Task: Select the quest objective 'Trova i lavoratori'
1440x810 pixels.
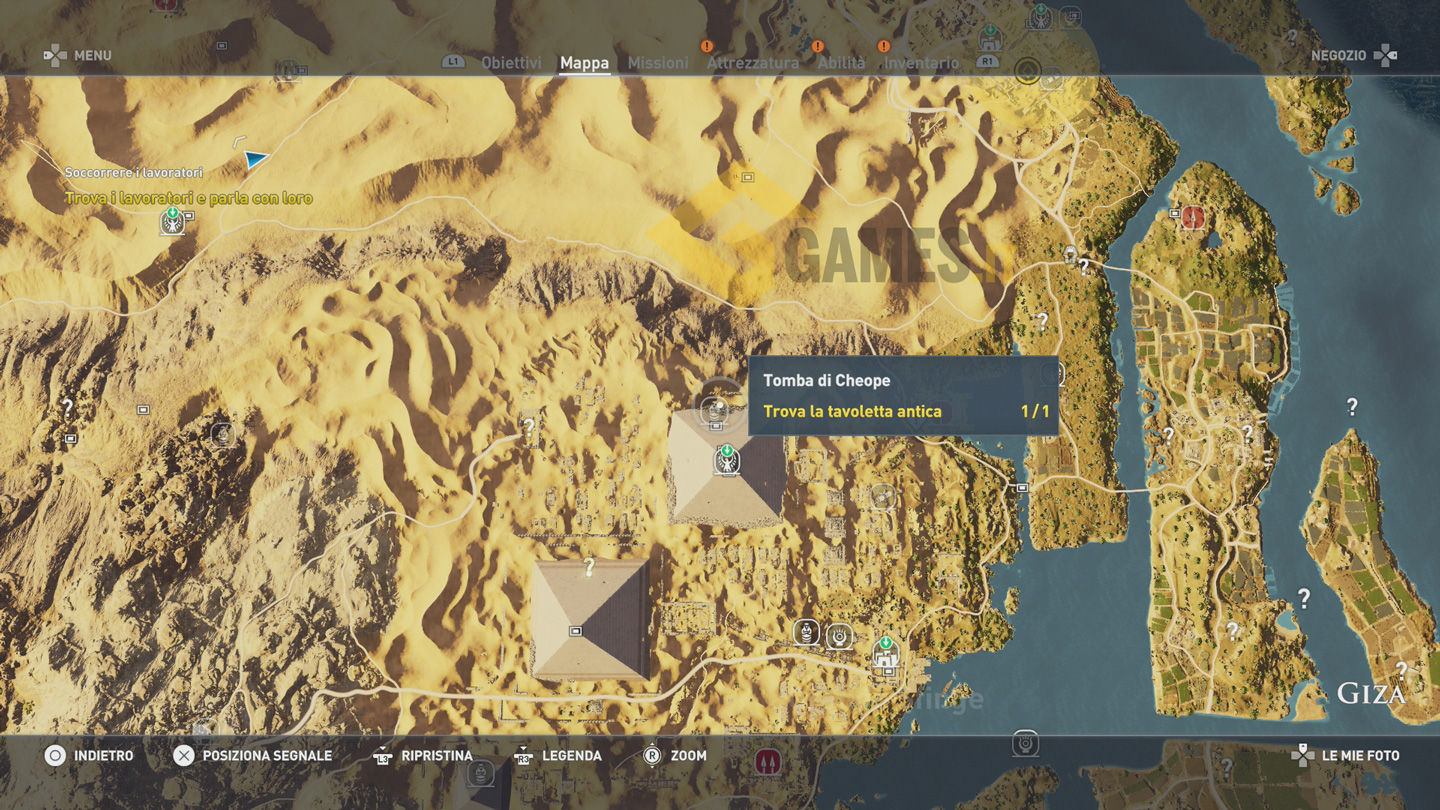Action: (188, 198)
